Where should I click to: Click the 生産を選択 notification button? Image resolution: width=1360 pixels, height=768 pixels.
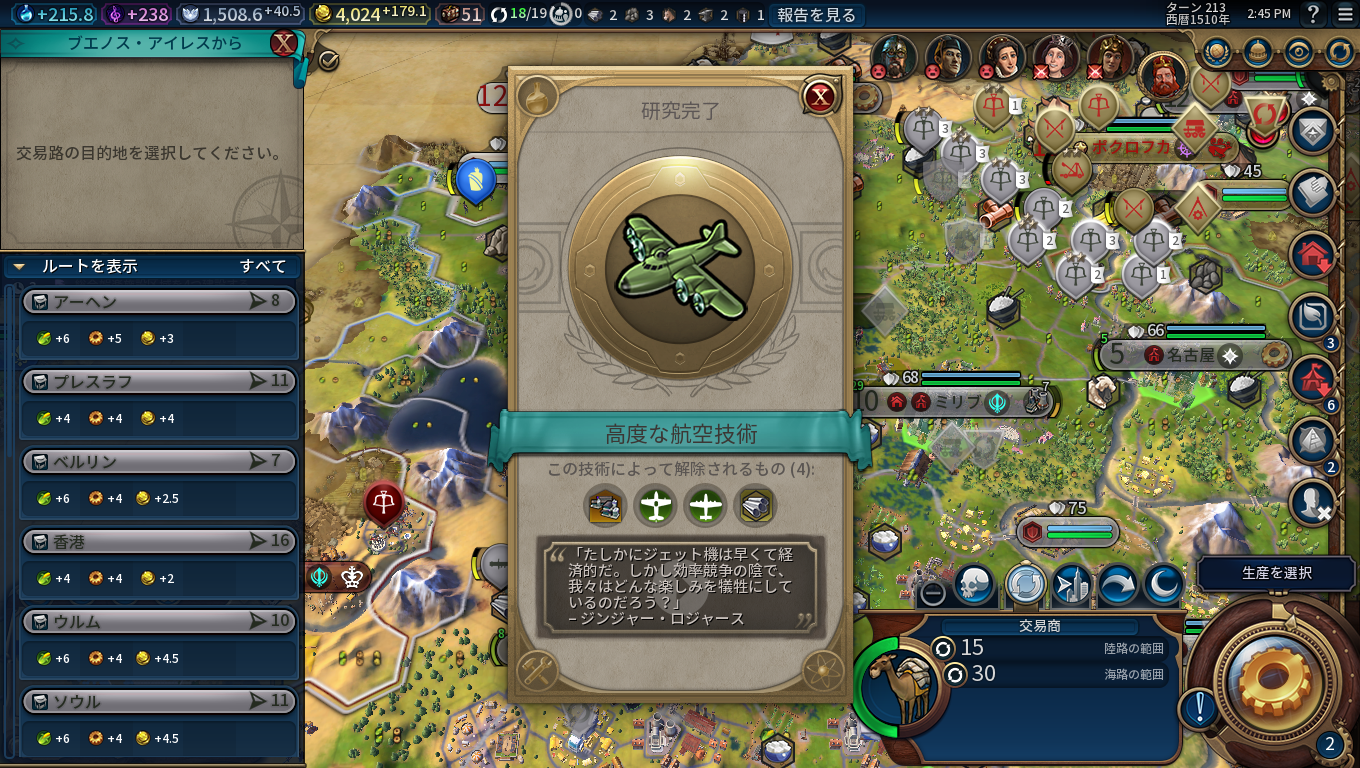click(1276, 573)
